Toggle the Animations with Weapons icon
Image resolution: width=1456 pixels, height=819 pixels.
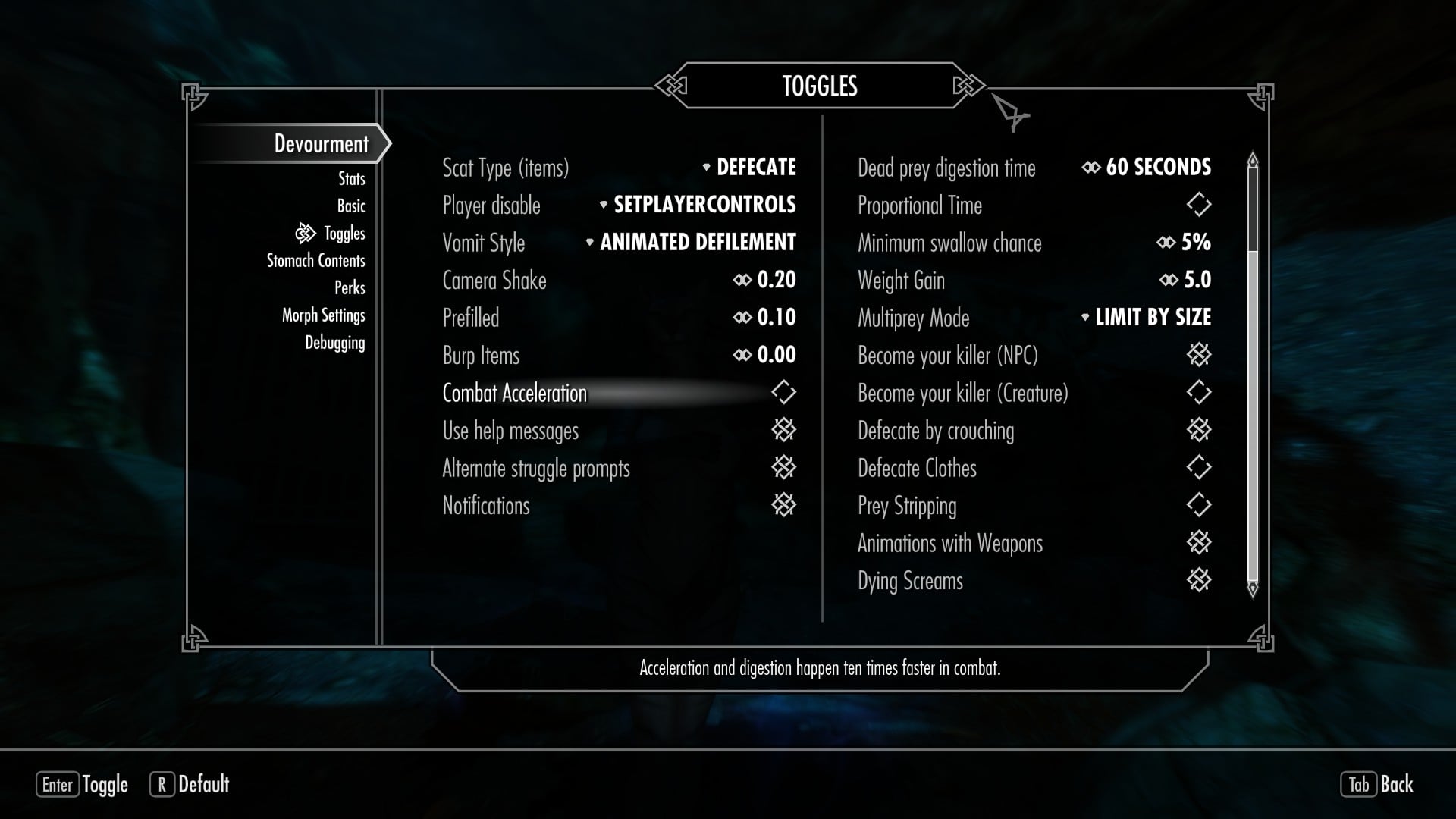coord(1198,543)
